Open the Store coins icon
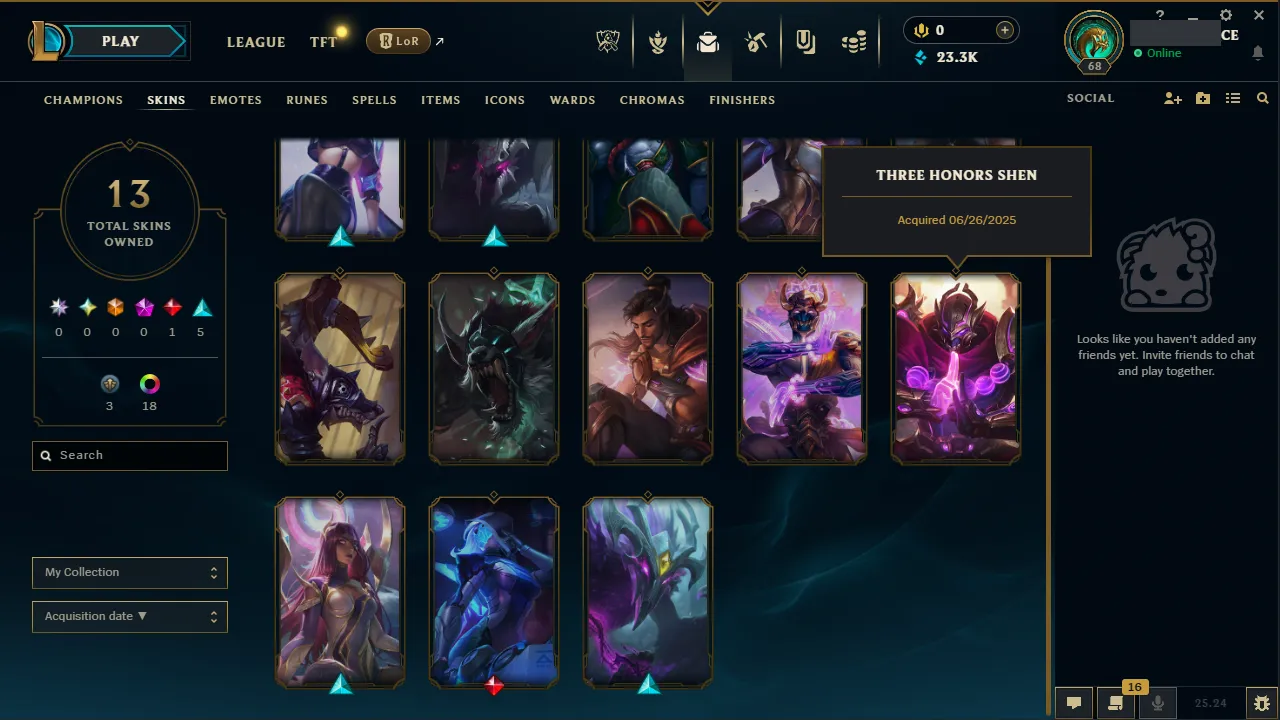The image size is (1280, 720). [x=854, y=41]
